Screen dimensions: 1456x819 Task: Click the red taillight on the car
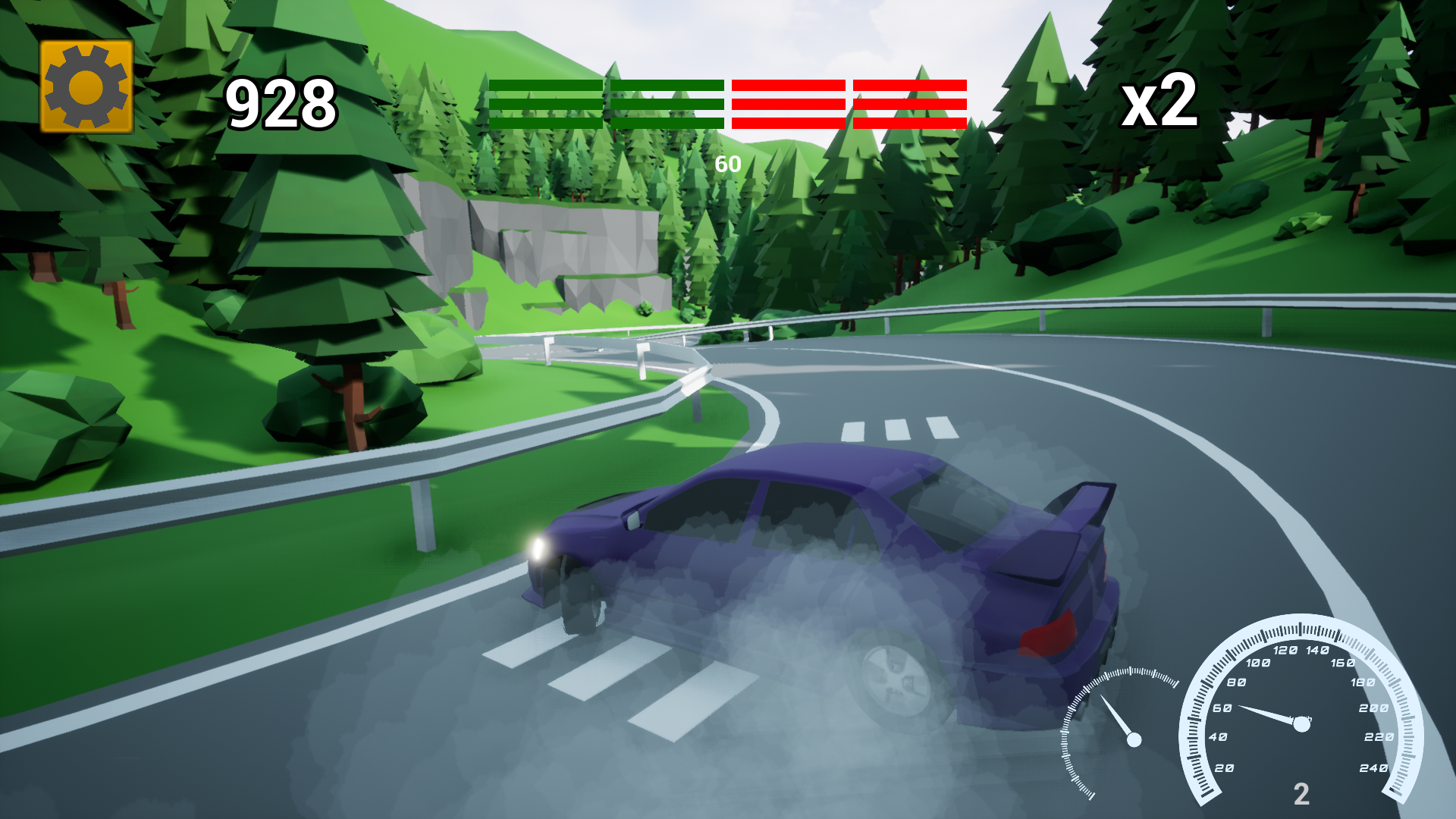tap(1050, 637)
